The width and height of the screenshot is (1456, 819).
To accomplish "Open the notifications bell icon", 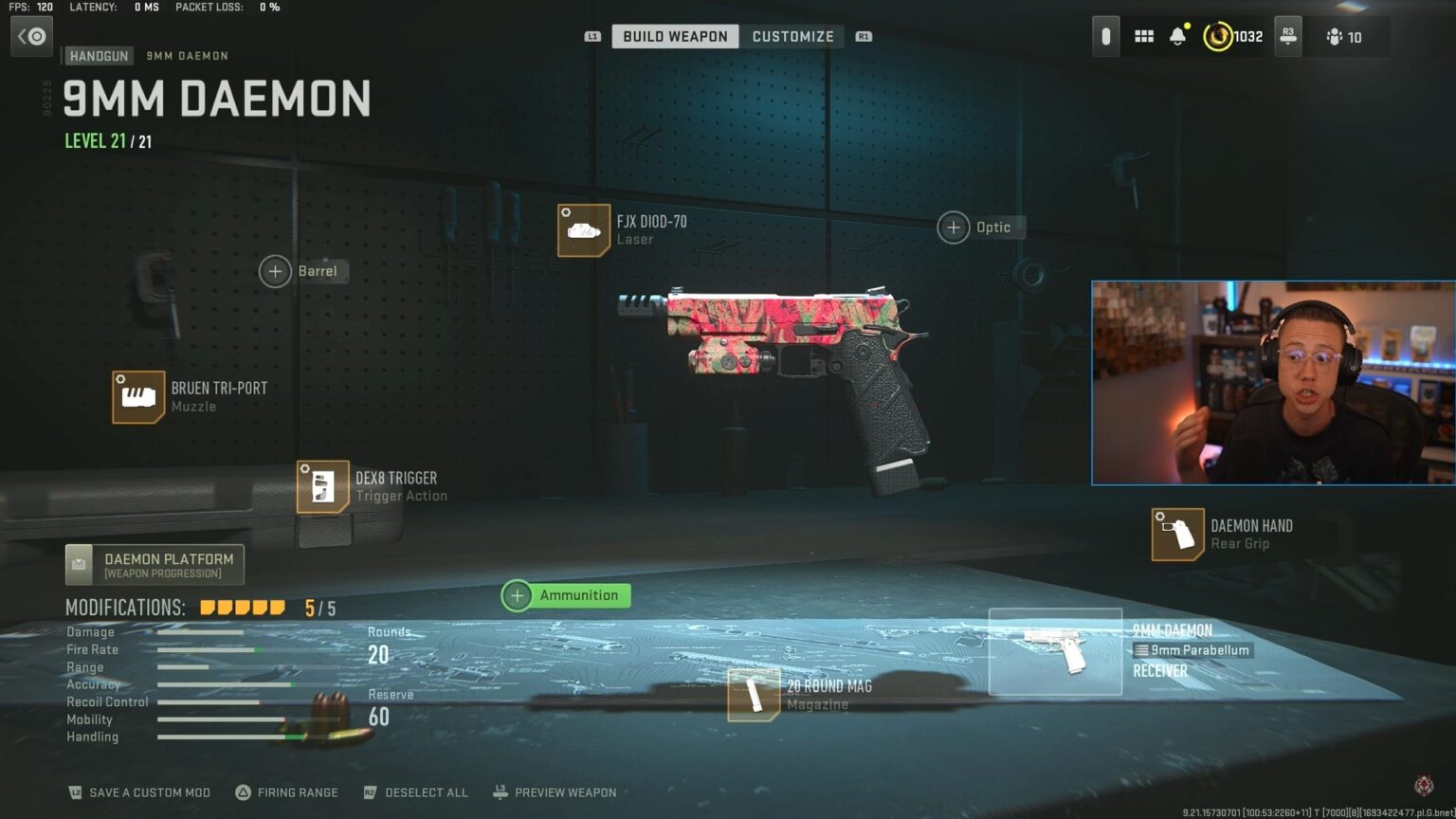I will (1179, 35).
